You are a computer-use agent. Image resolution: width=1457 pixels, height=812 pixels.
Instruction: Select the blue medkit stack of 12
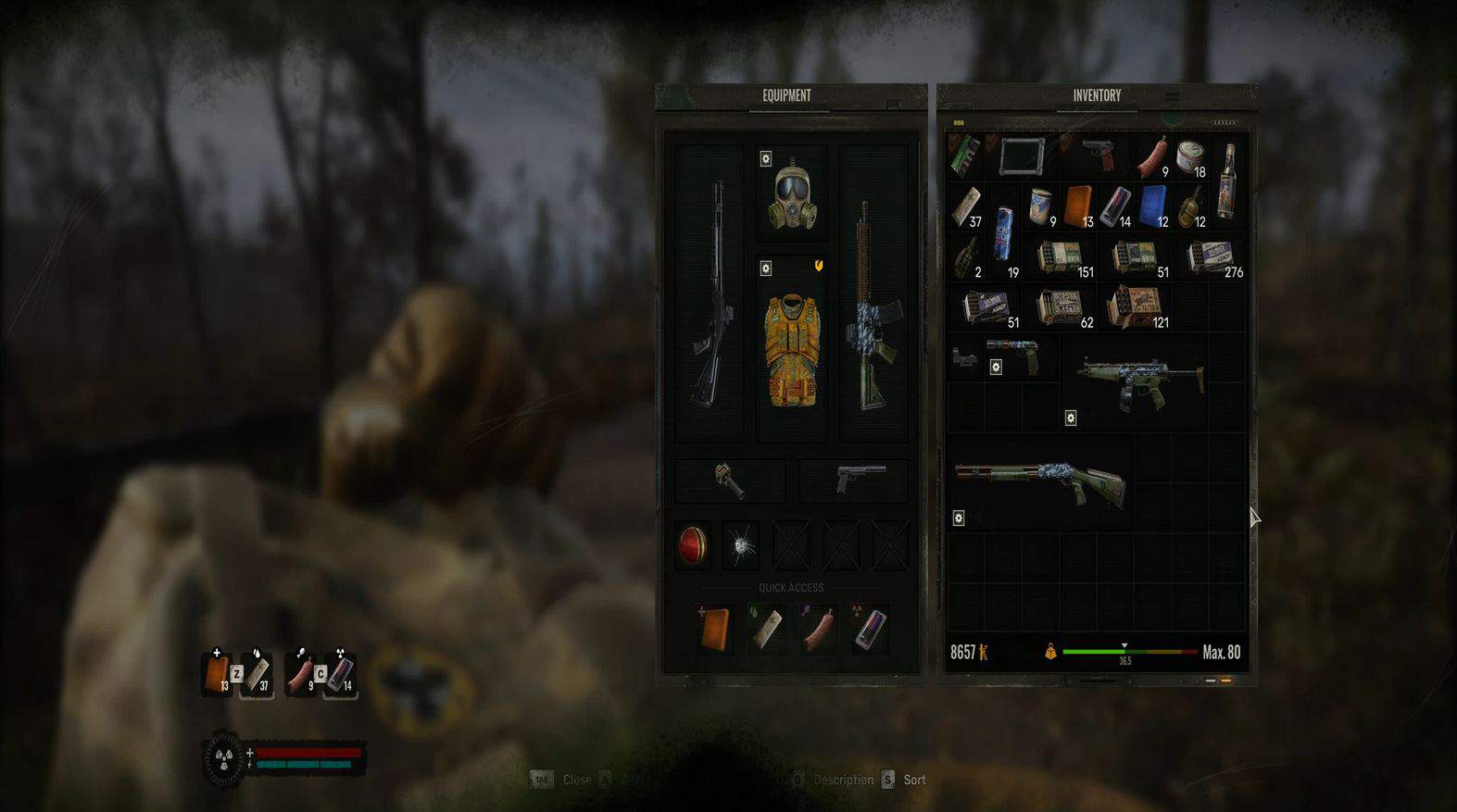[x=1153, y=206]
